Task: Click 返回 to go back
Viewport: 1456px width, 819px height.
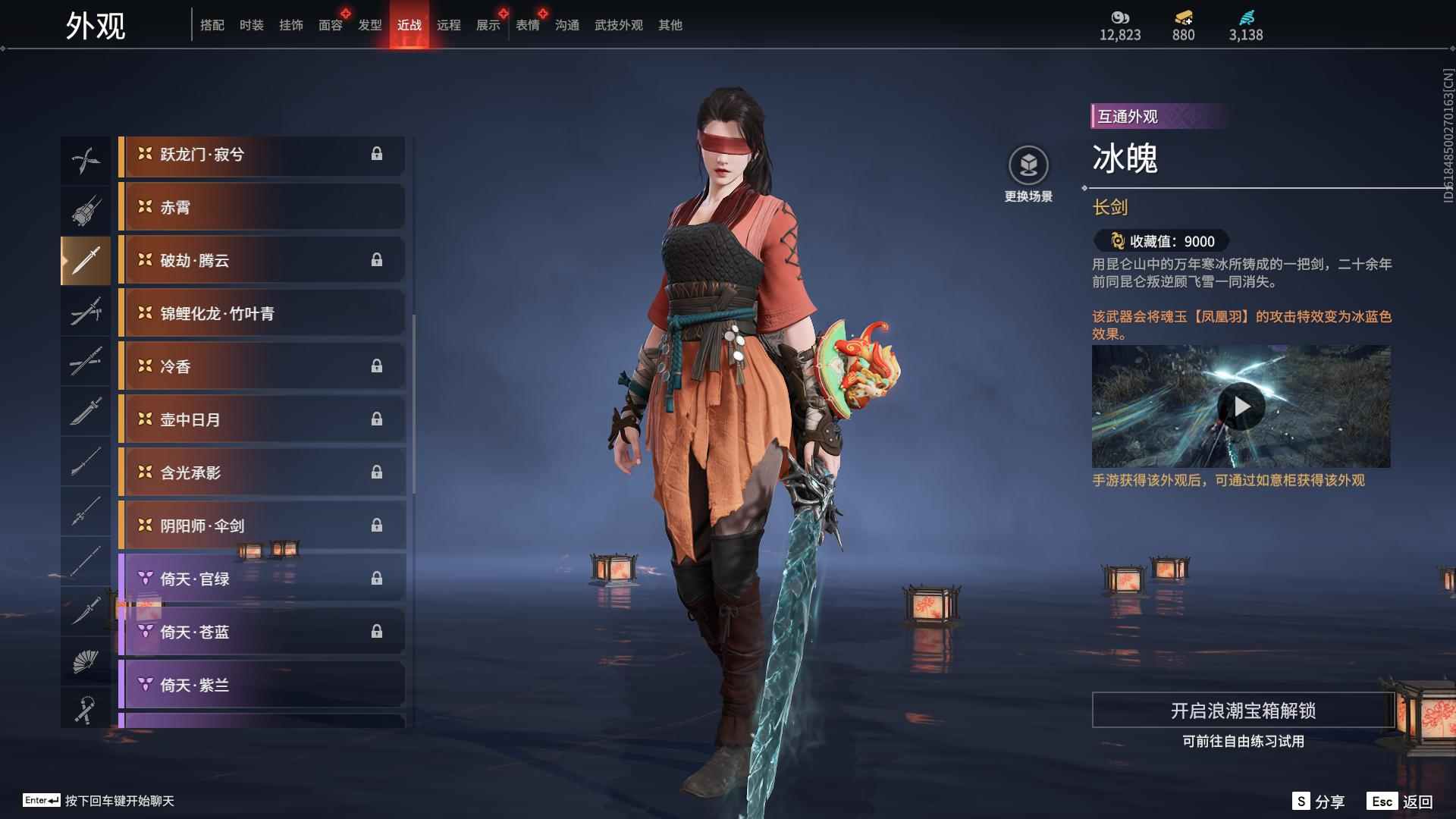Action: pyautogui.click(x=1400, y=802)
